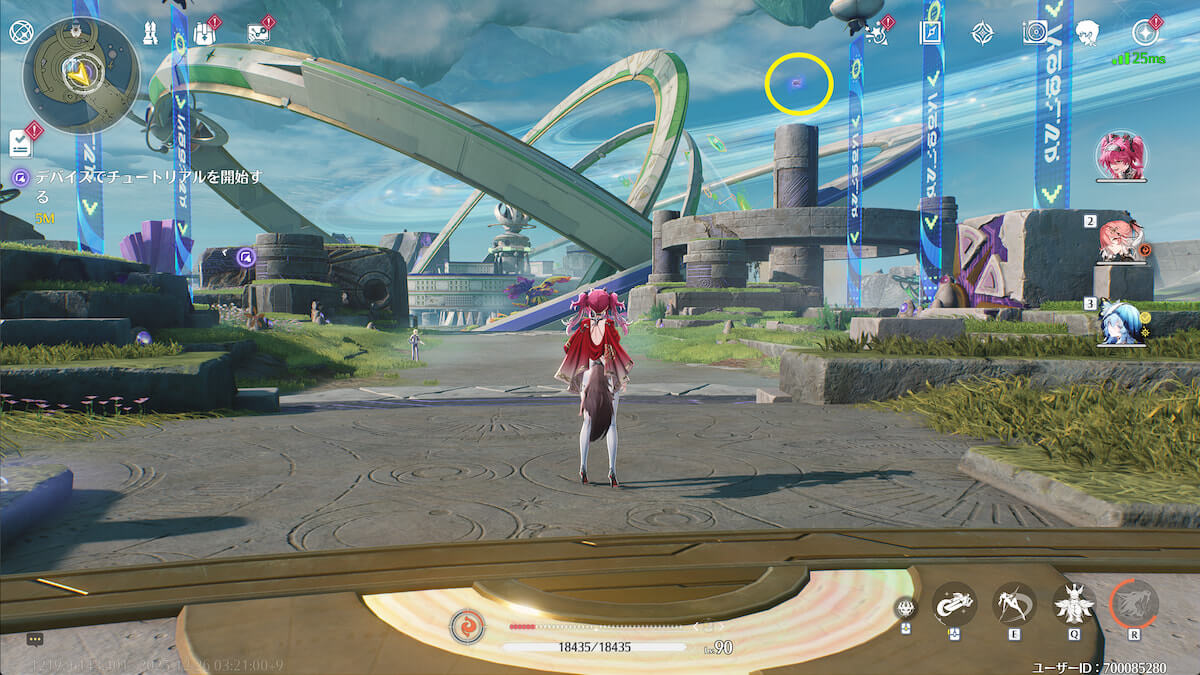Open the circled sparkle icon above ping
1200x675 pixels.
click(x=1147, y=32)
